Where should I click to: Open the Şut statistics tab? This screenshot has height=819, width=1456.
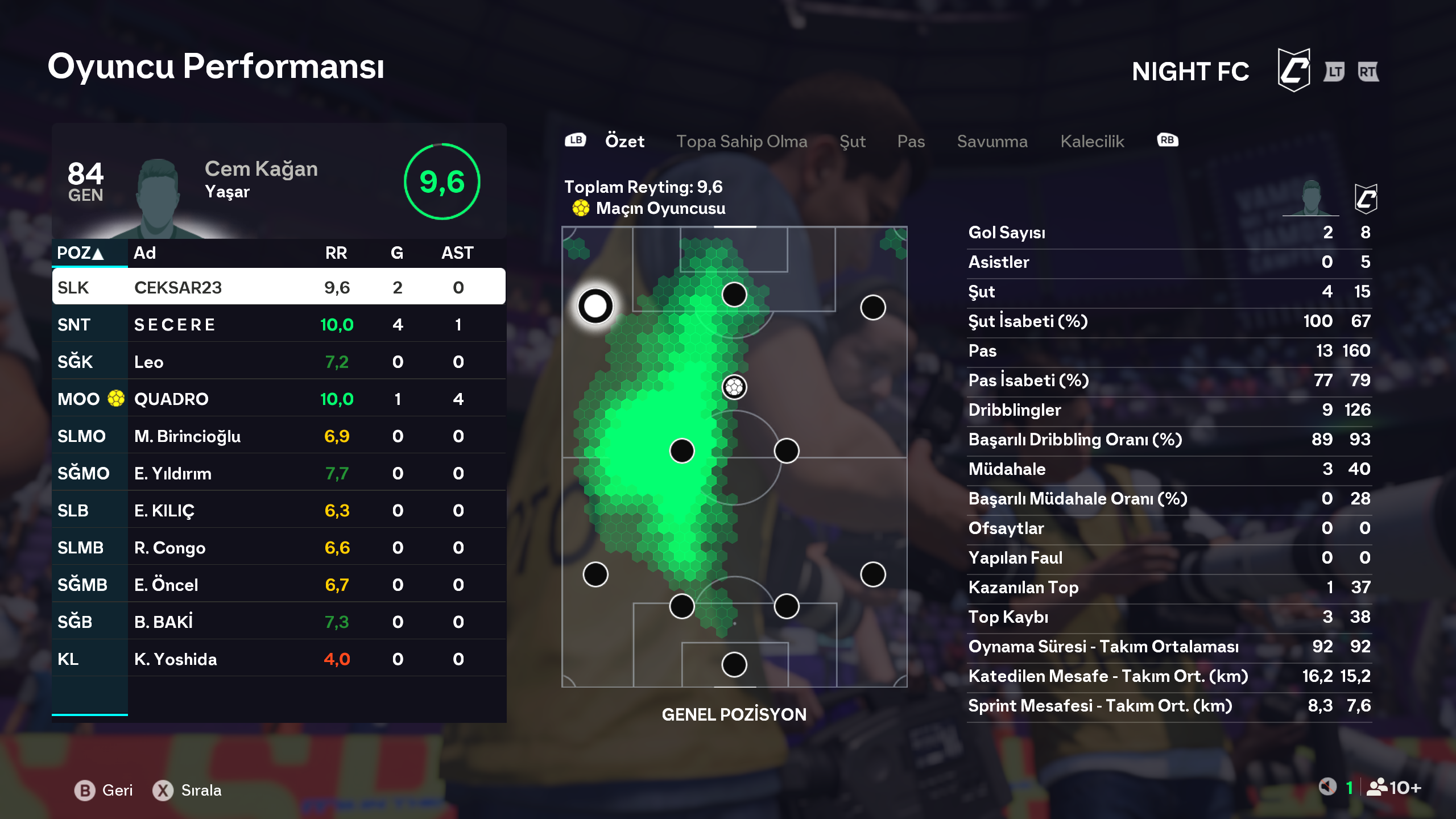852,141
